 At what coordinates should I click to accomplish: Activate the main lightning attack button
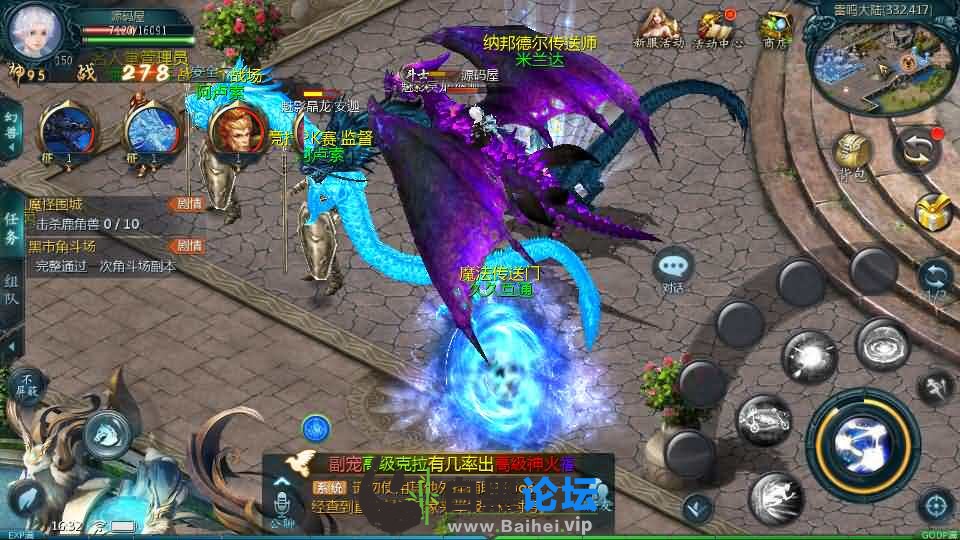865,439
